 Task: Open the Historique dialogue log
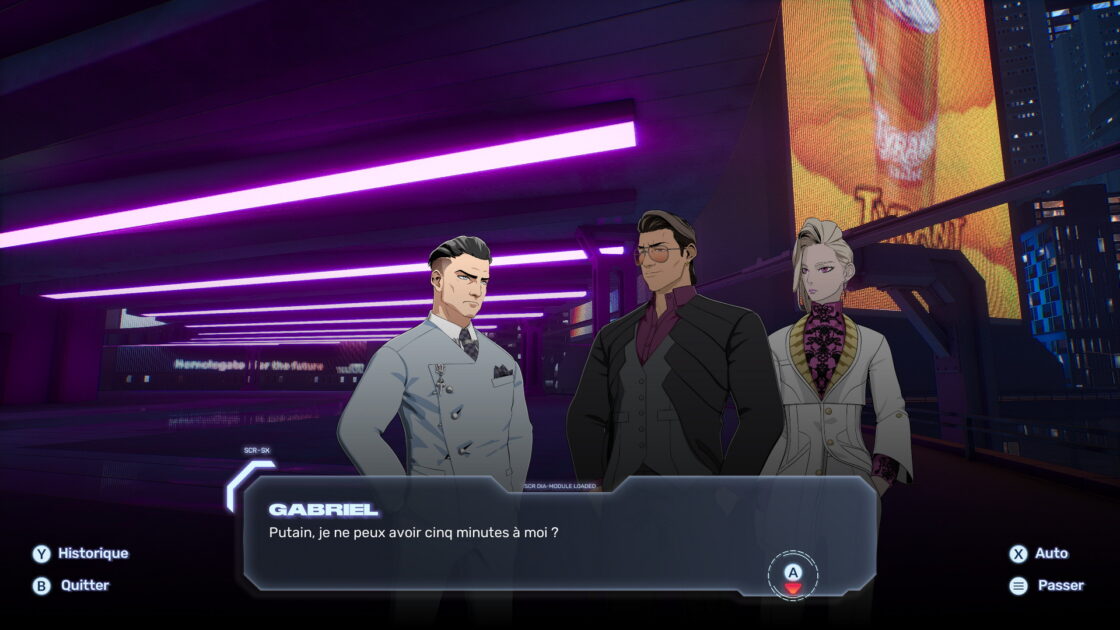81,553
